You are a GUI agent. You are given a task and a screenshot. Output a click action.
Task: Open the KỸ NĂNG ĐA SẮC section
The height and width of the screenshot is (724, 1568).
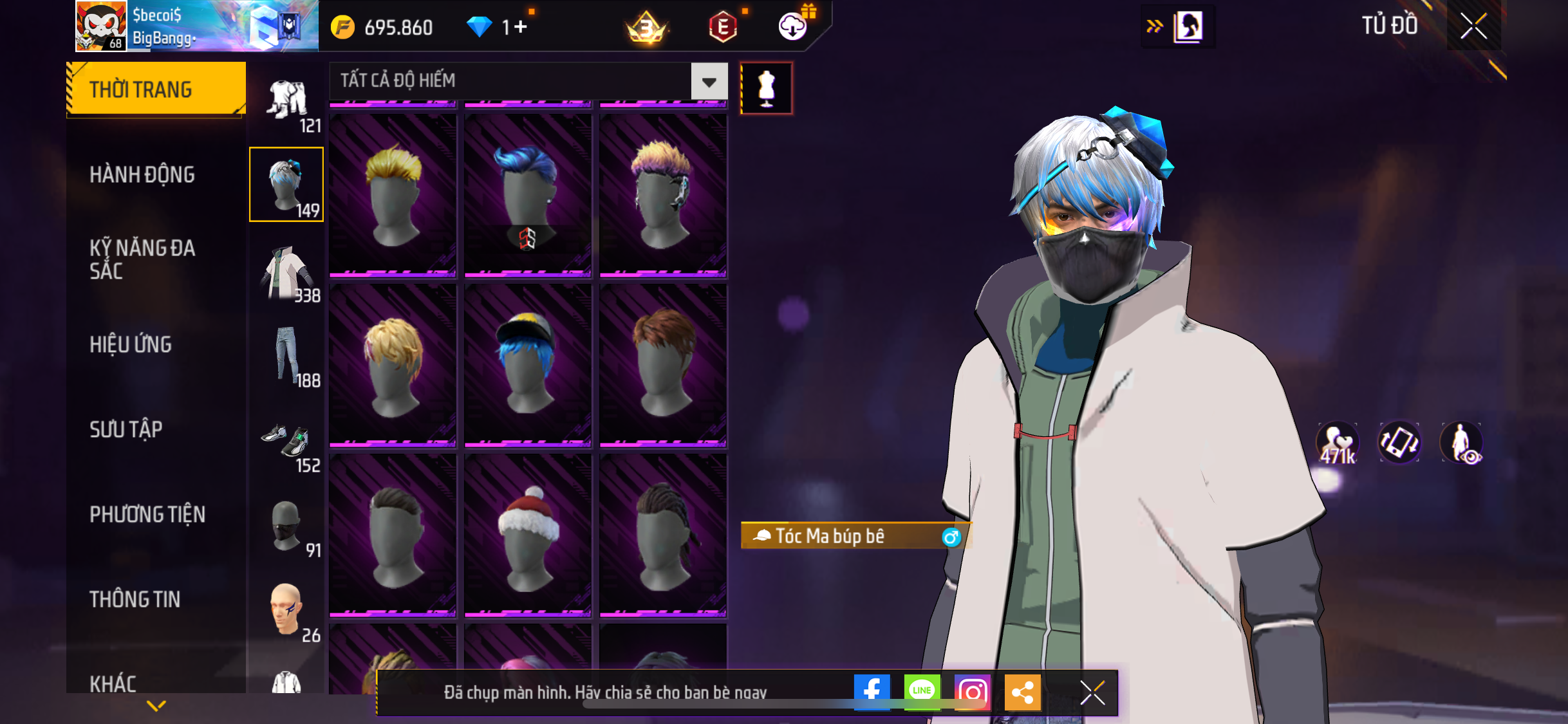142,259
